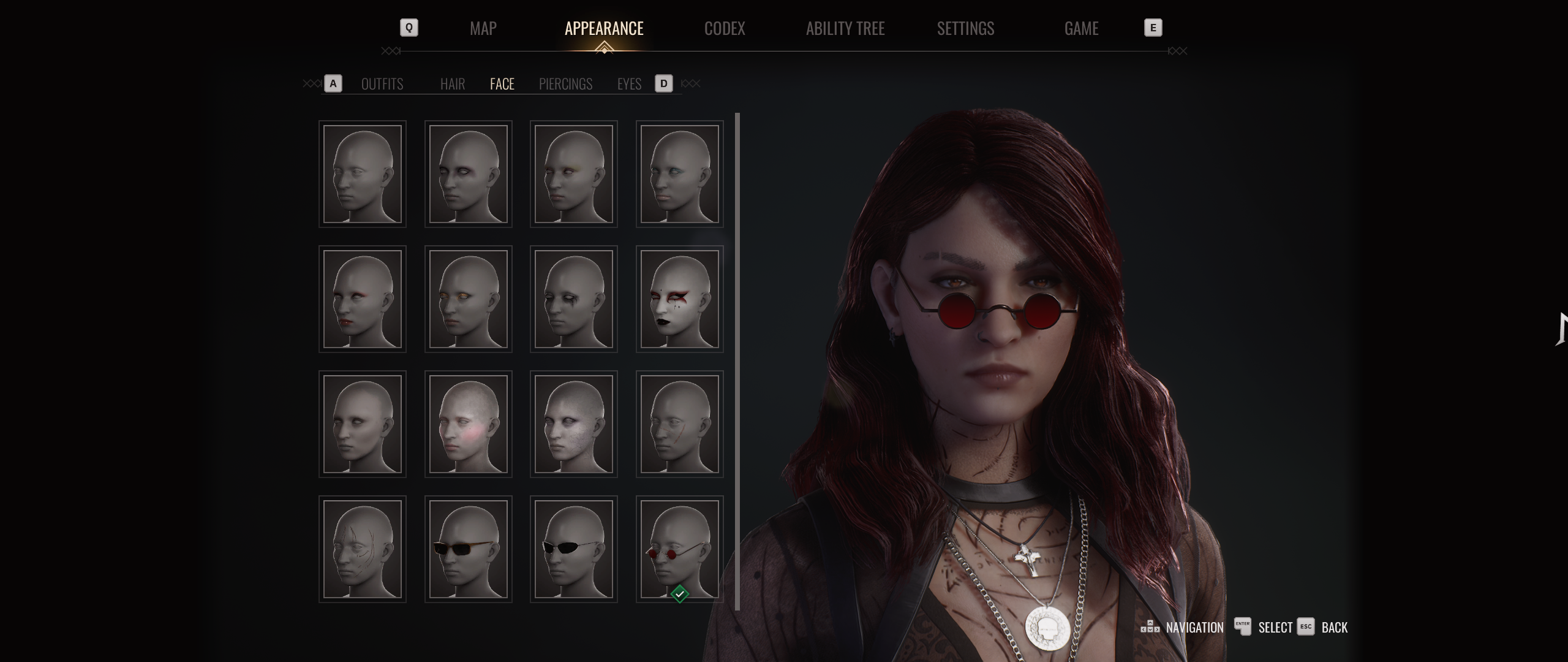The image size is (1568, 662).
Task: Switch to the Outfits category
Action: coord(382,84)
